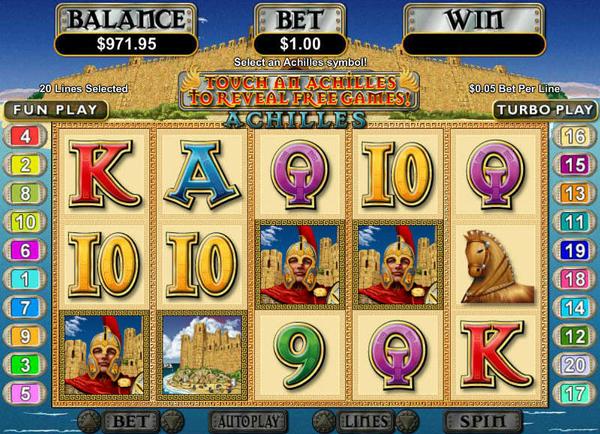Activate payline number 1
The width and height of the screenshot is (600, 434).
24,279
